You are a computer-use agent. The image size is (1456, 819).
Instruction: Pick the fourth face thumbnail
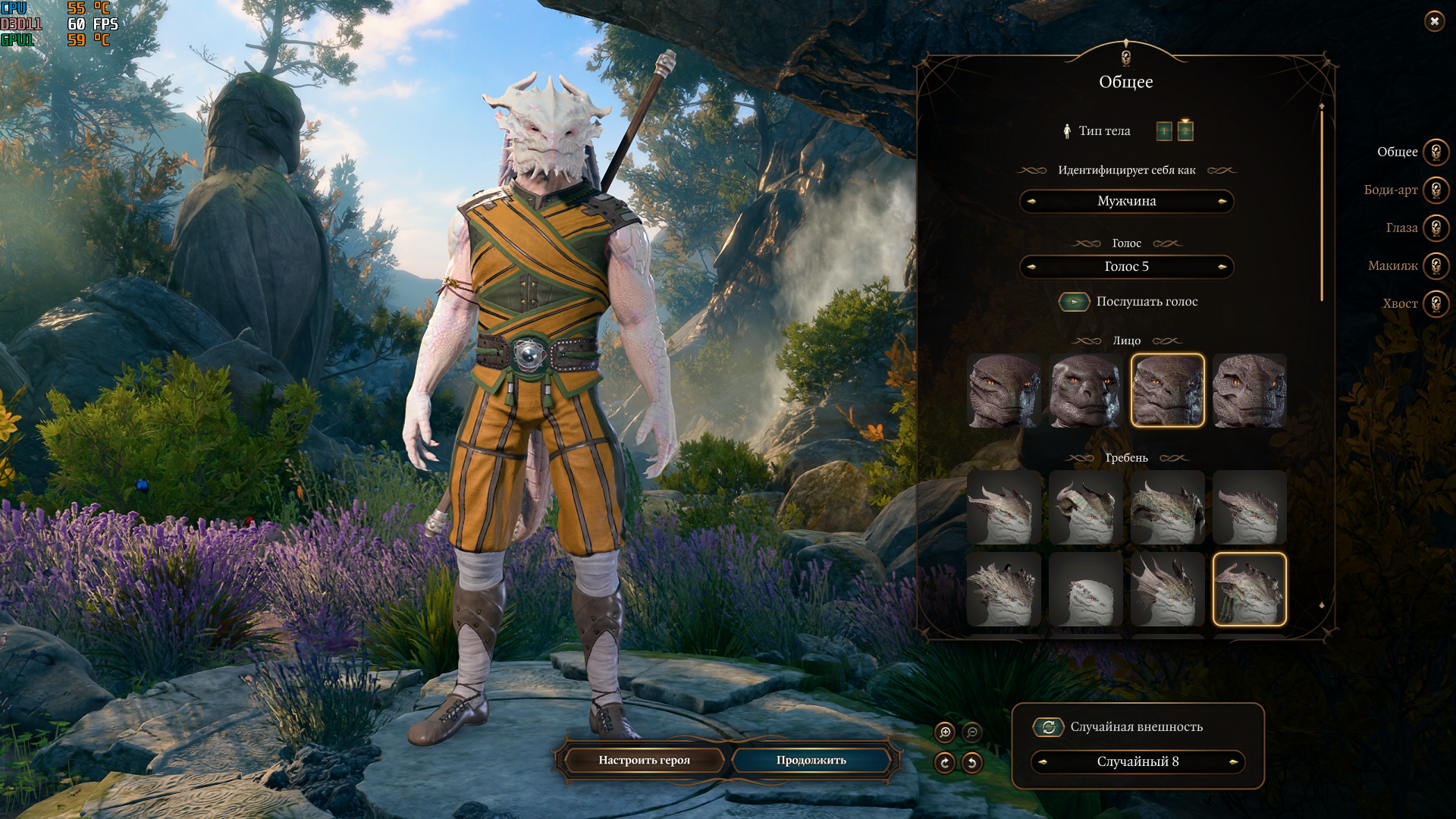(1249, 391)
